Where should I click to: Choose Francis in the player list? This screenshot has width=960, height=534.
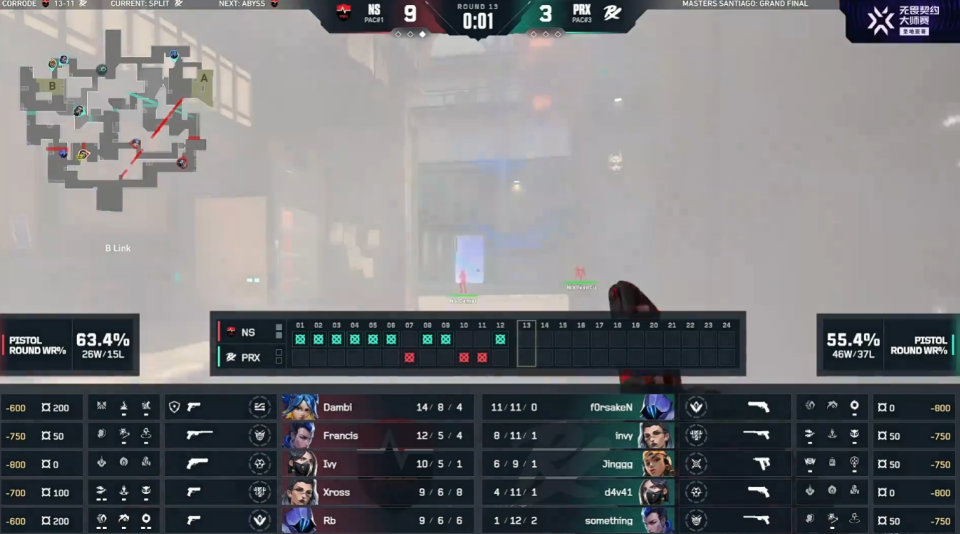pyautogui.click(x=380, y=435)
